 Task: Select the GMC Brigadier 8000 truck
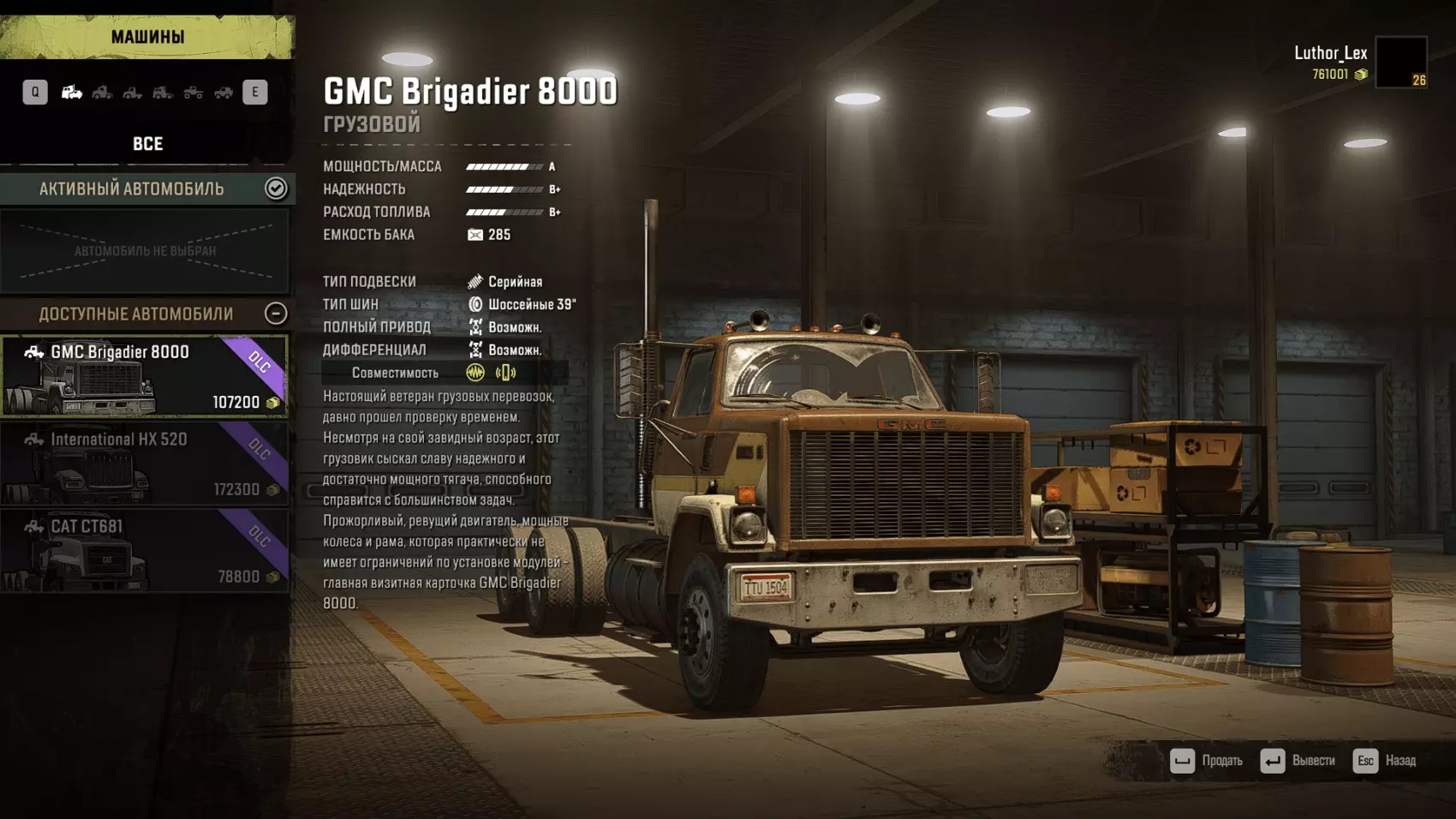144,376
